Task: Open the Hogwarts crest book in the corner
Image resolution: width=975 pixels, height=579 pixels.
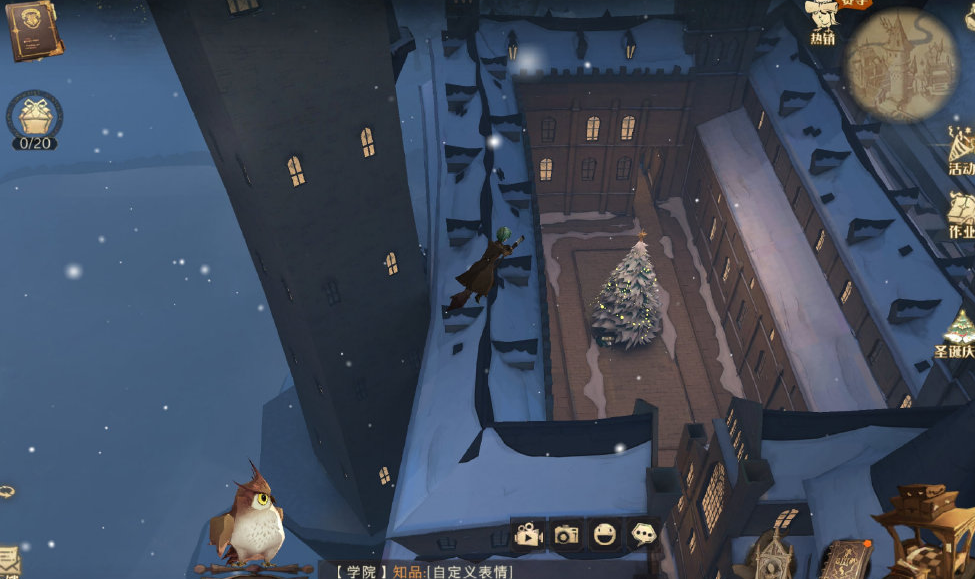Action: pyautogui.click(x=34, y=30)
